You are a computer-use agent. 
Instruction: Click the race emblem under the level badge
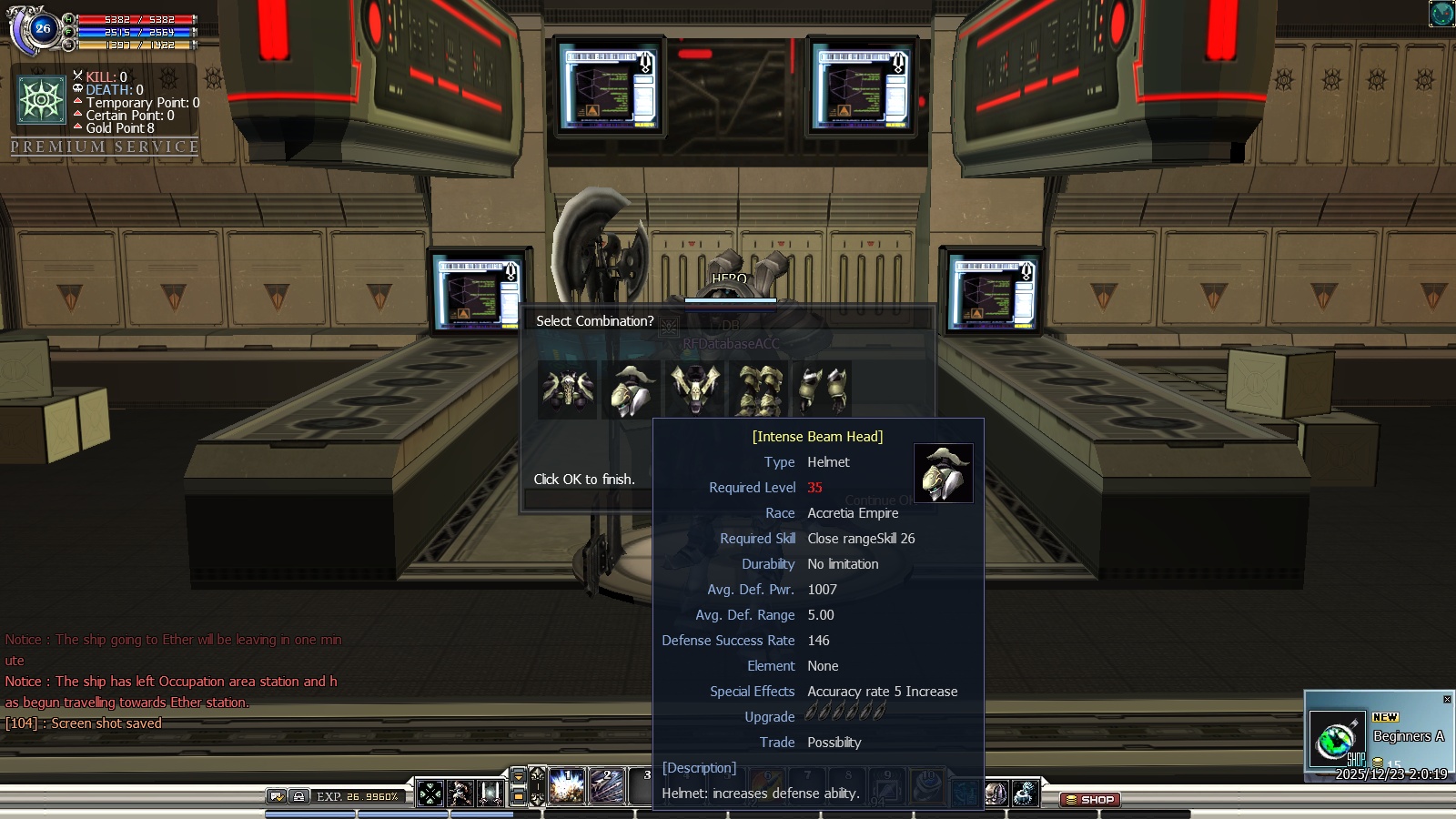[42, 99]
